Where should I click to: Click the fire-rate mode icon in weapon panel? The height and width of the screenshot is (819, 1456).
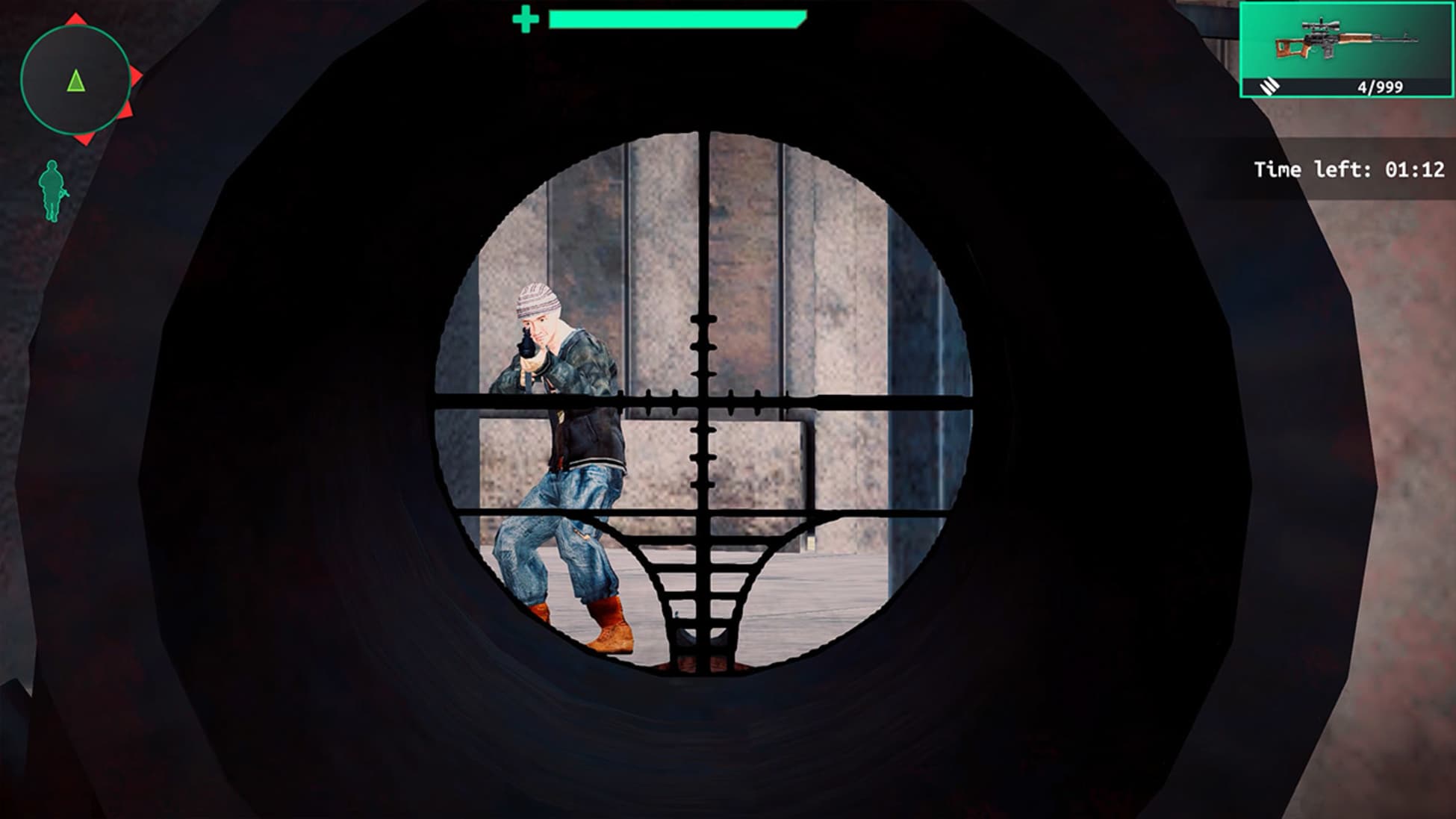1269,87
